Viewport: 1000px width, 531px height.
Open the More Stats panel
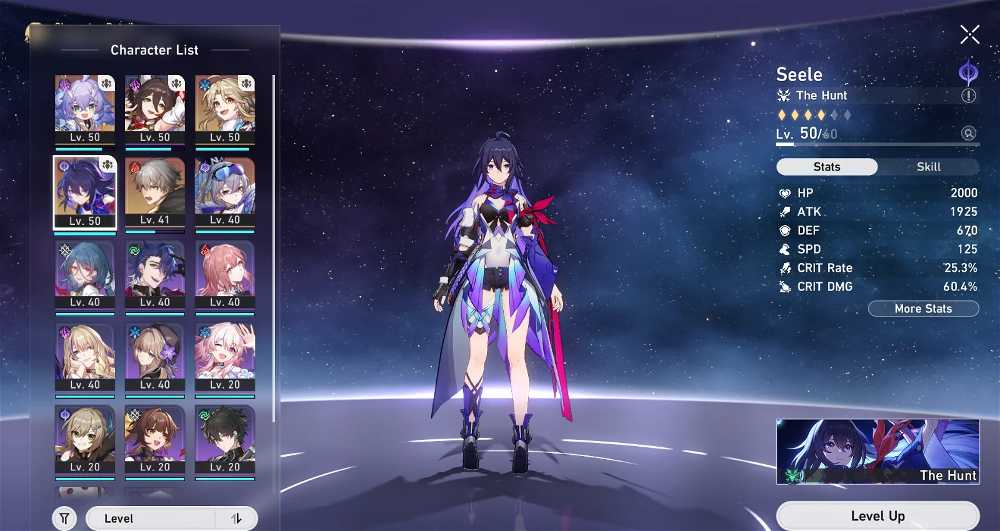coord(923,309)
